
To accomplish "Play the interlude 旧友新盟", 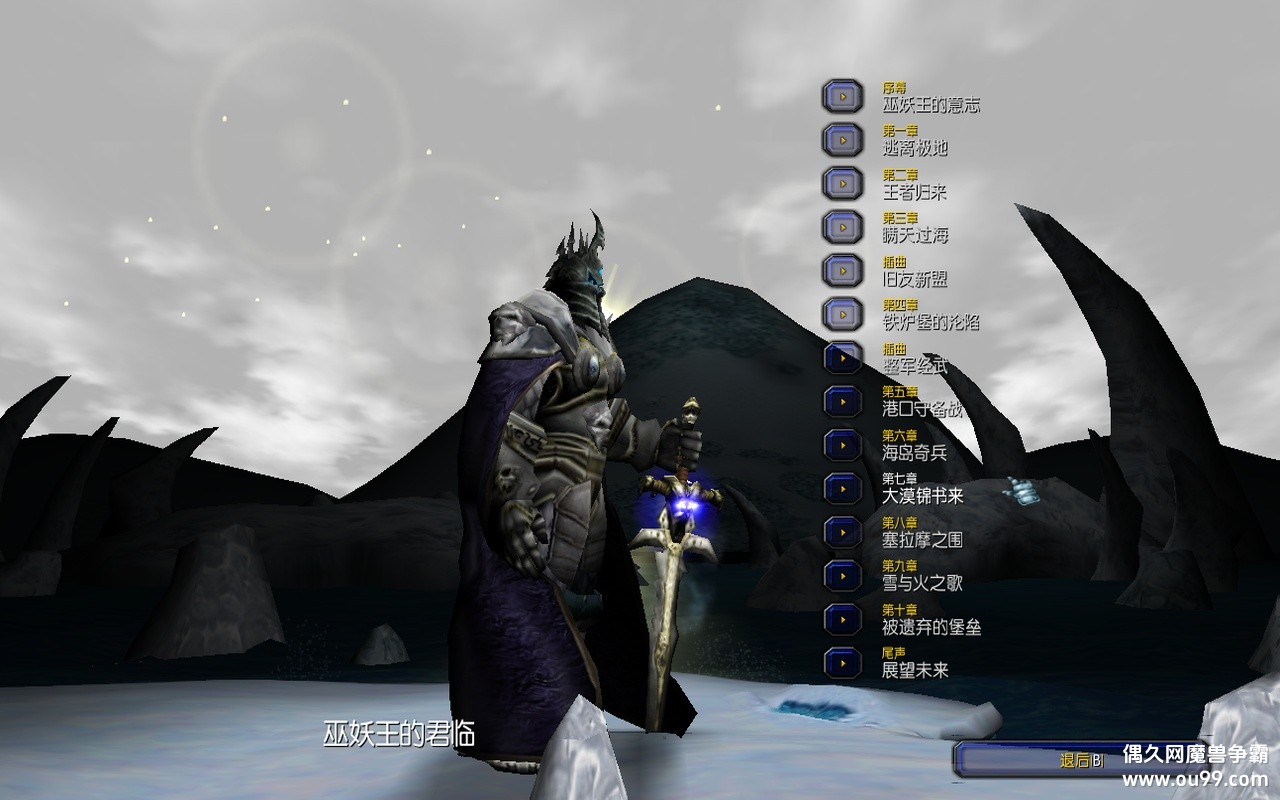I will pos(842,270).
